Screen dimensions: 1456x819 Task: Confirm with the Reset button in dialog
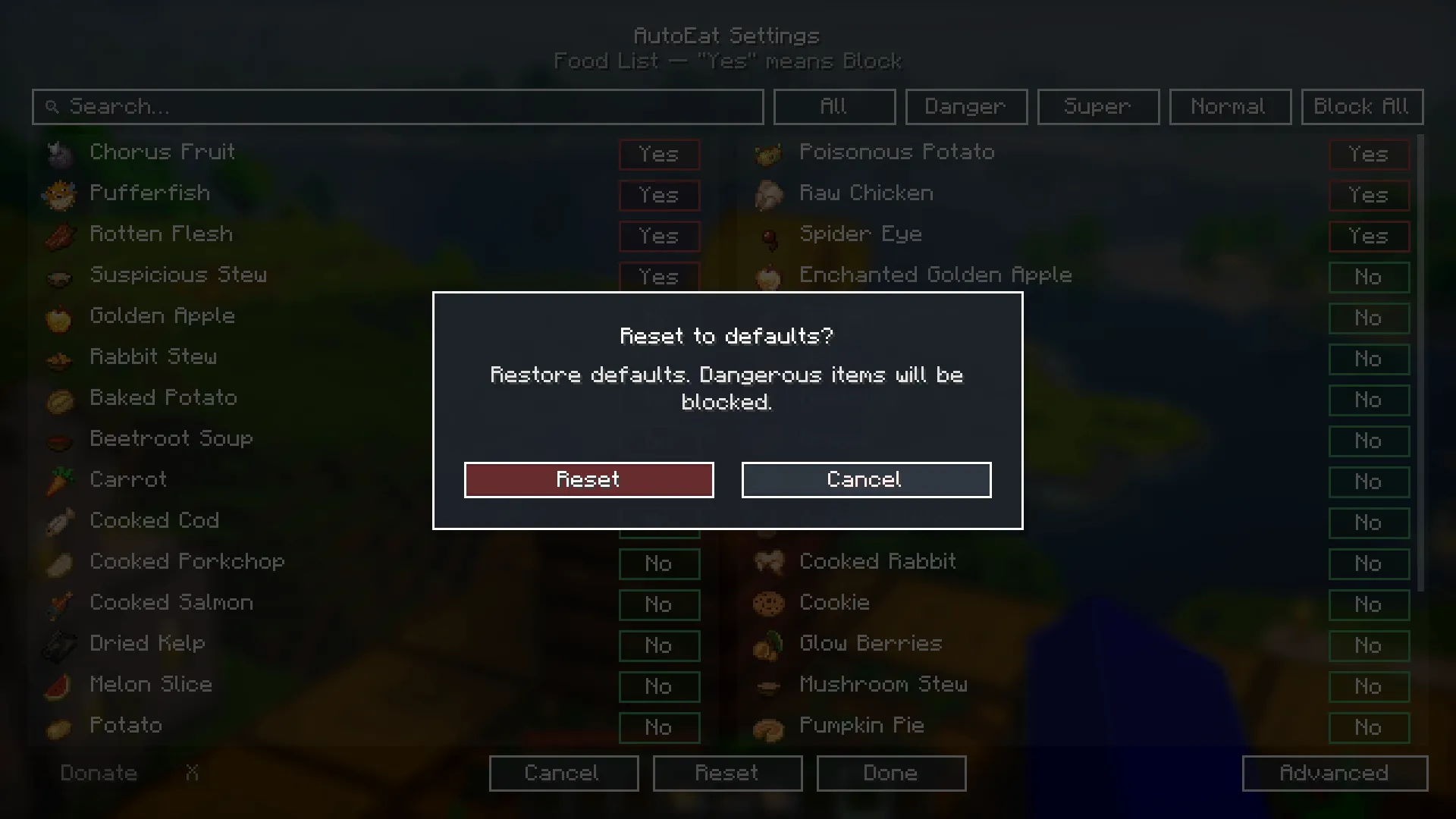tap(588, 479)
